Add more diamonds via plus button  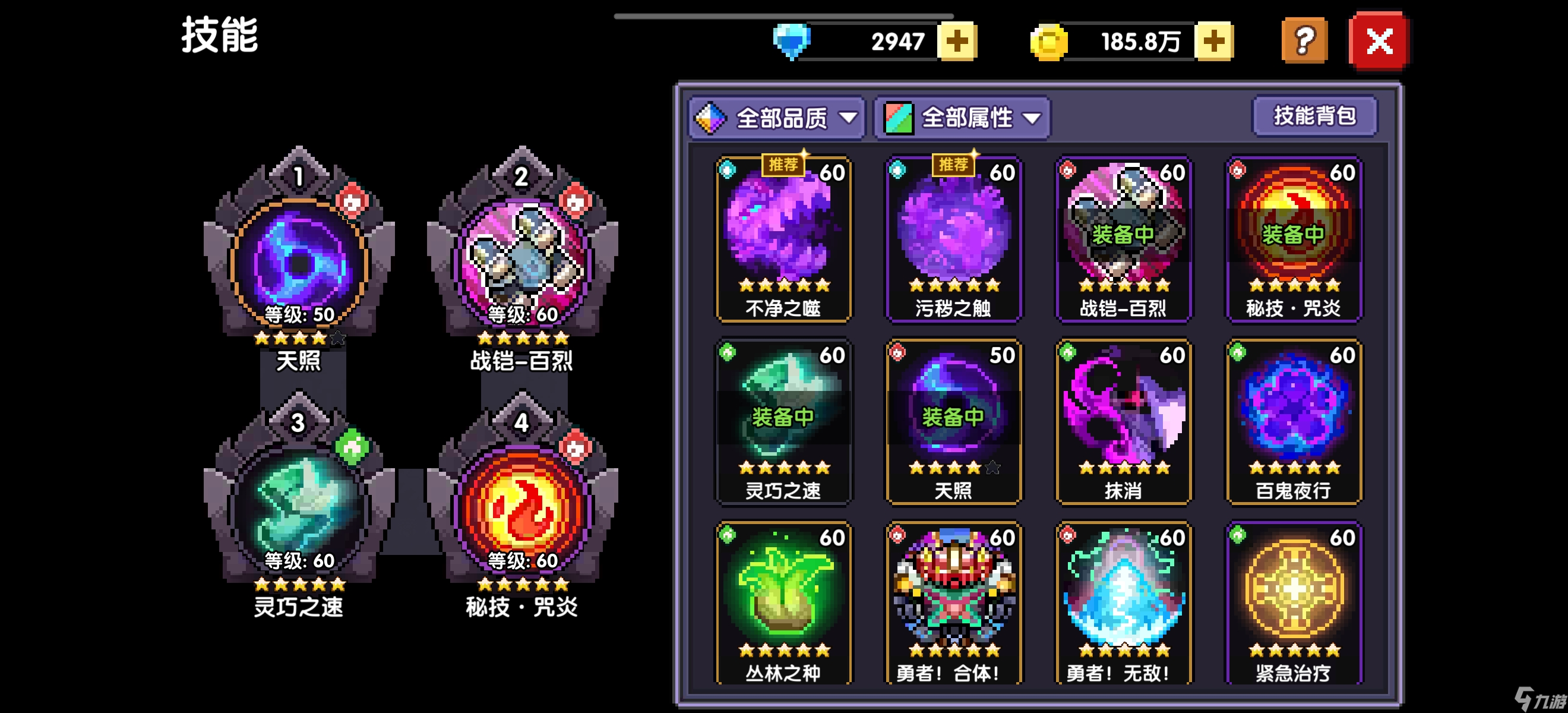point(957,41)
